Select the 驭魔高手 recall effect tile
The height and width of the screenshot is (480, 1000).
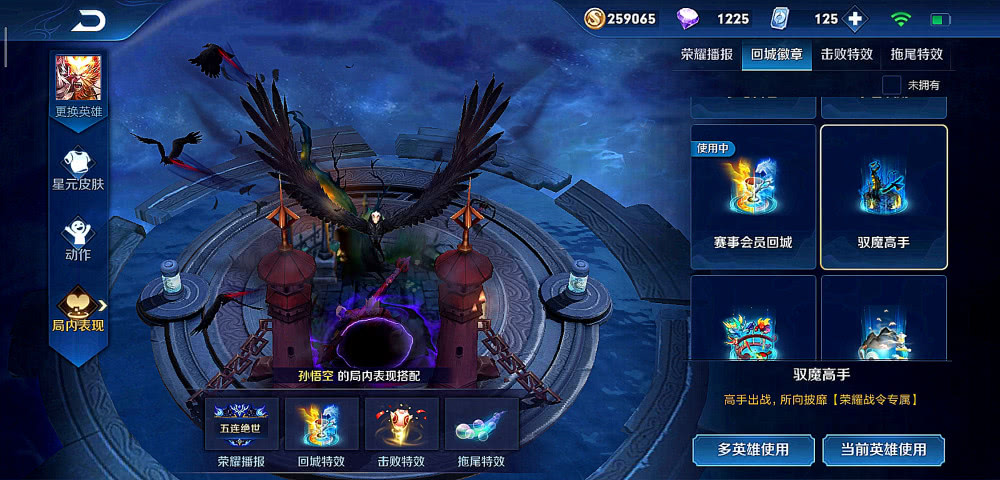[x=883, y=197]
